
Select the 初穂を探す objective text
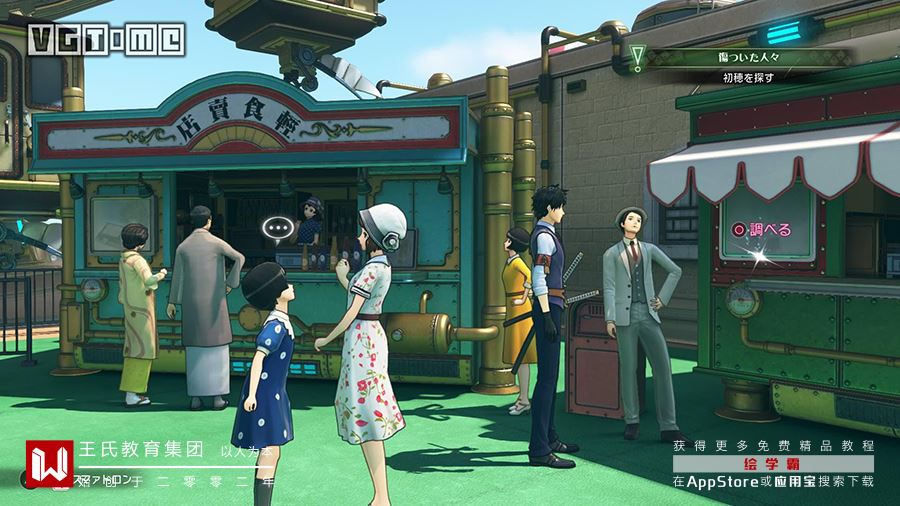(x=749, y=77)
